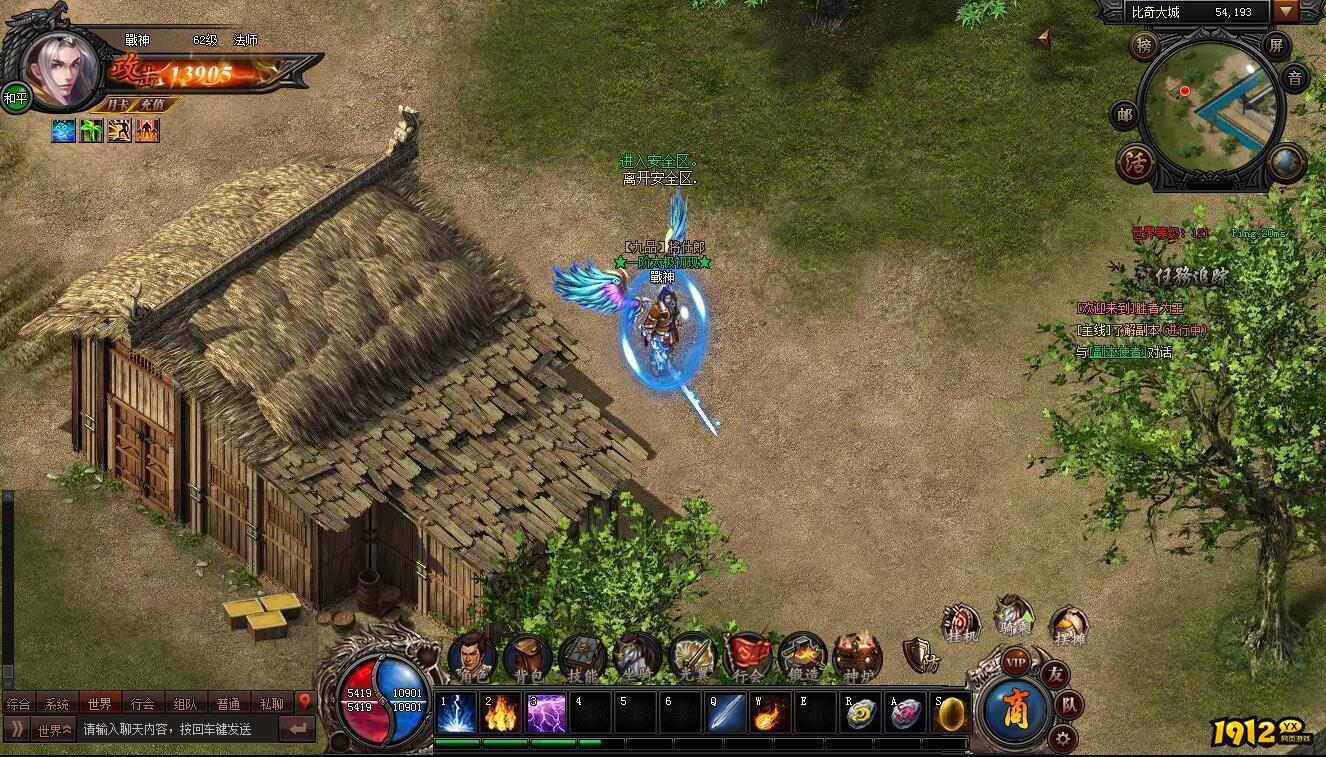Viewport: 1326px width, 757px height.
Task: Click the VIP button
Action: pos(1016,663)
